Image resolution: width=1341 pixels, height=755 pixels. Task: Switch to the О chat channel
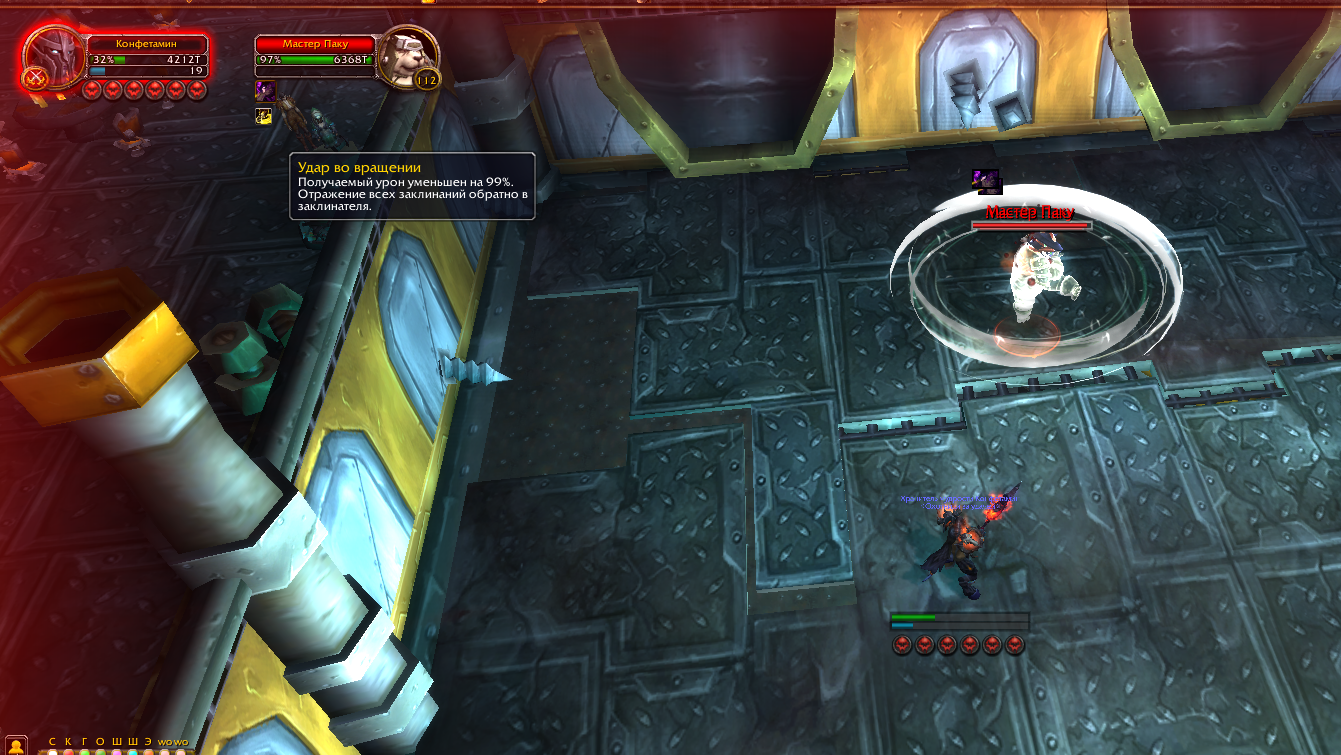pyautogui.click(x=100, y=742)
